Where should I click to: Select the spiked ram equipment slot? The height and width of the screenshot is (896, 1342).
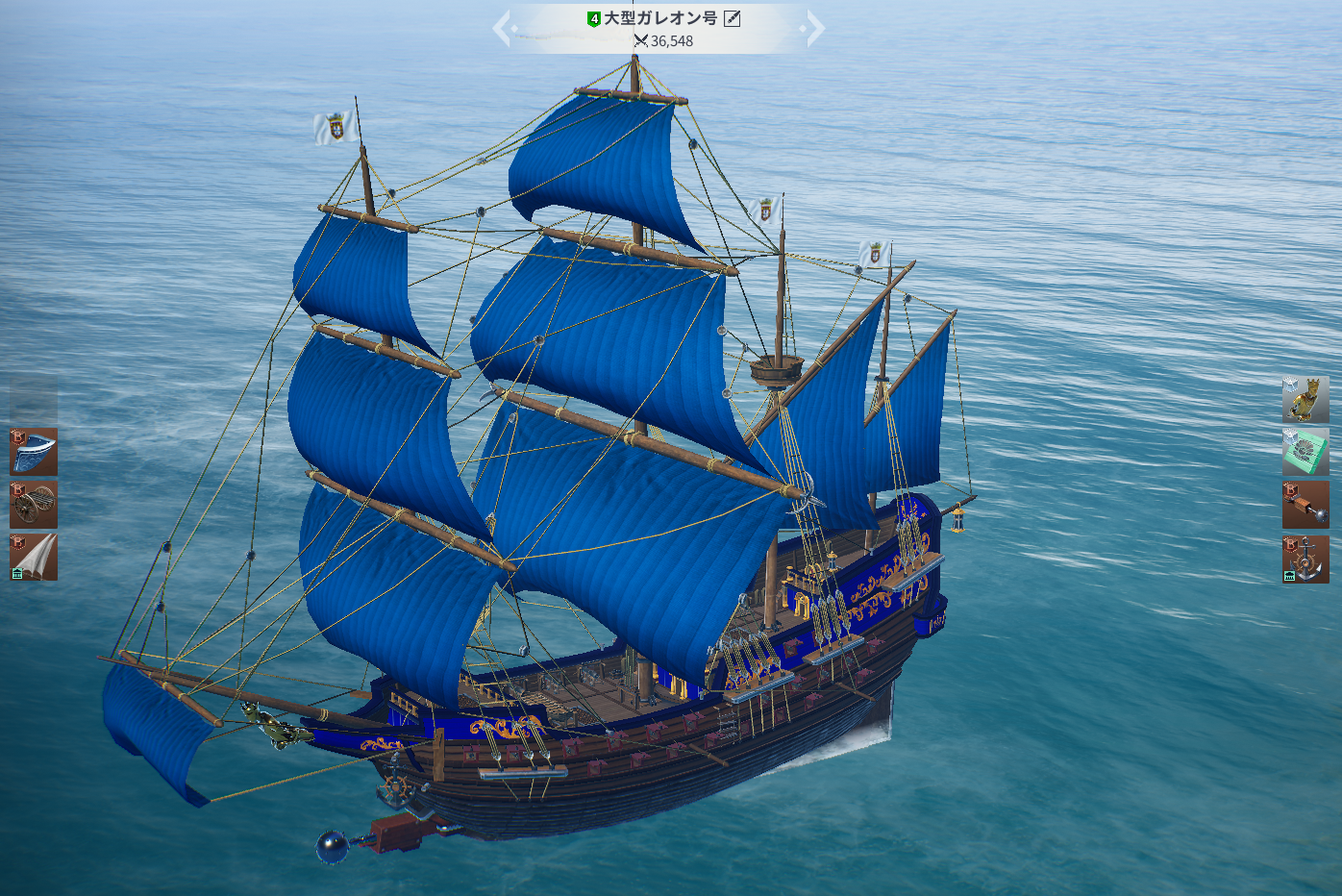[x=1305, y=505]
